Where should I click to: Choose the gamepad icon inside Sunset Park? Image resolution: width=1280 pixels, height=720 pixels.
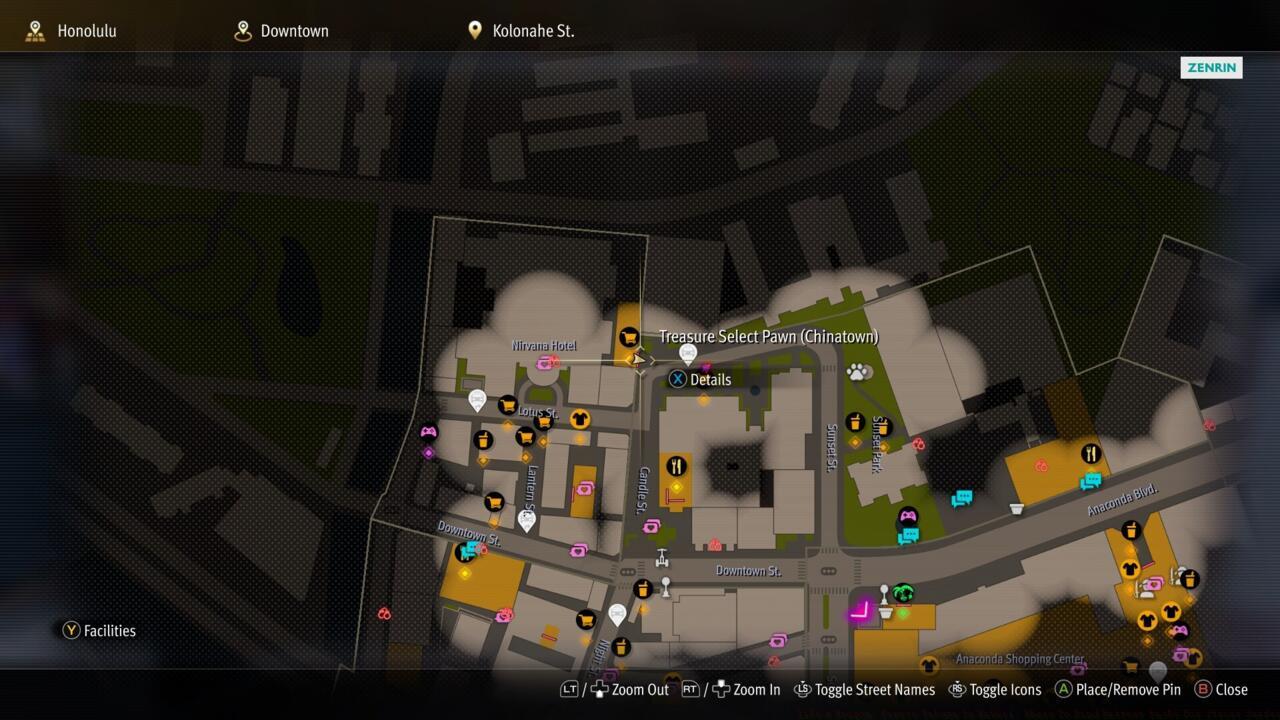[908, 517]
